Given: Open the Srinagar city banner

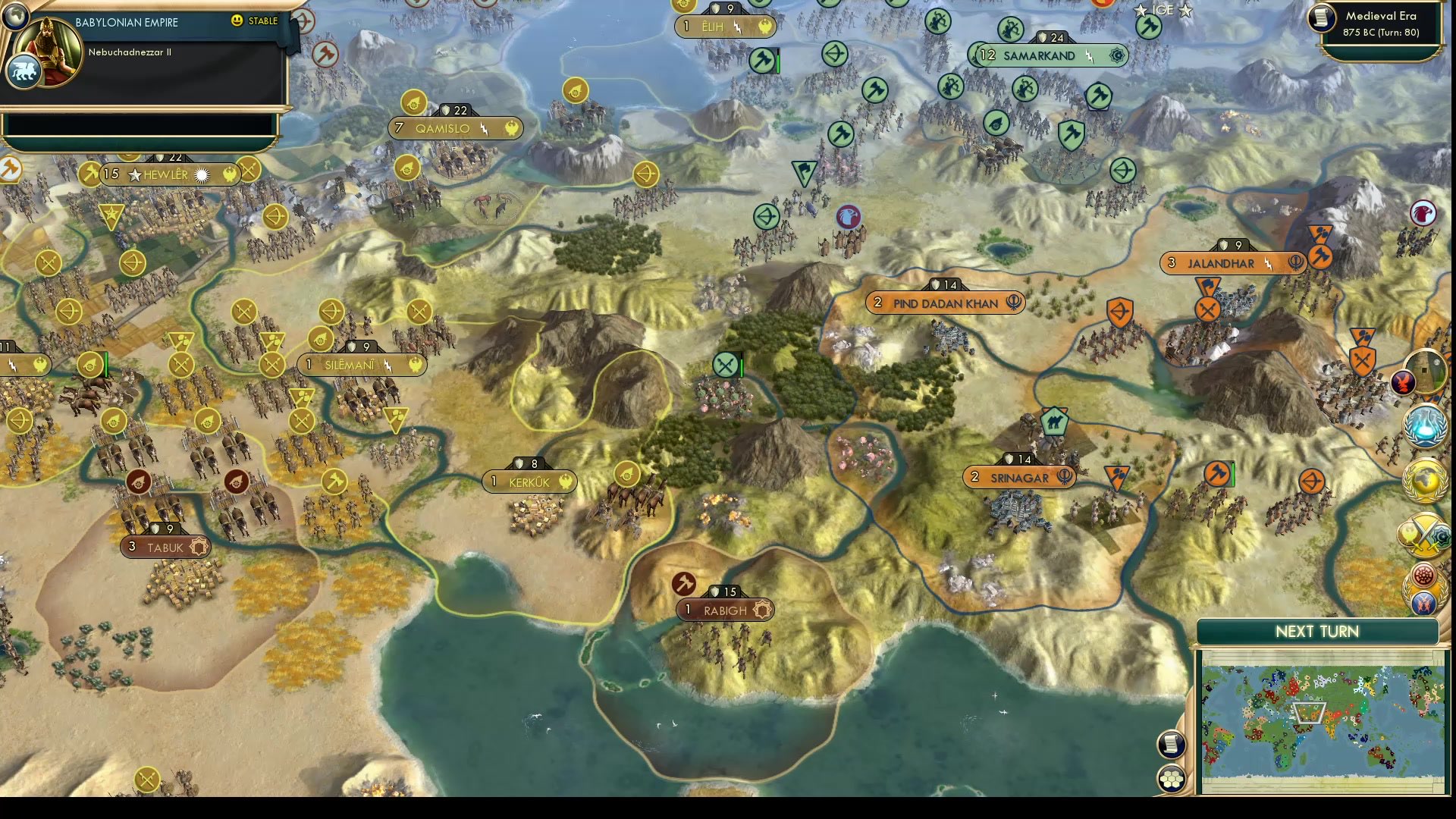Looking at the screenshot, I should click(x=1019, y=477).
